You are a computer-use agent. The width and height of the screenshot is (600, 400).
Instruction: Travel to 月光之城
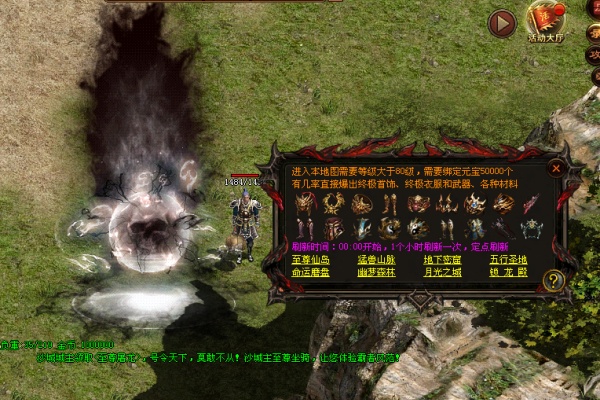pos(443,272)
